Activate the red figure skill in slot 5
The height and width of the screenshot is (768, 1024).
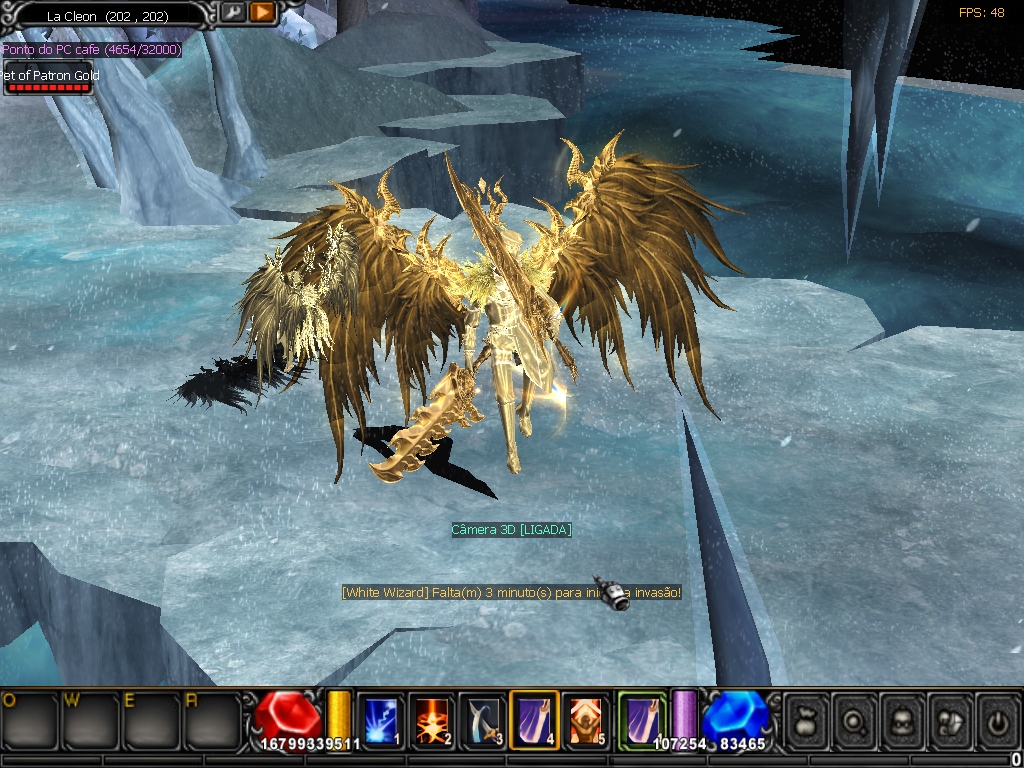pos(585,720)
